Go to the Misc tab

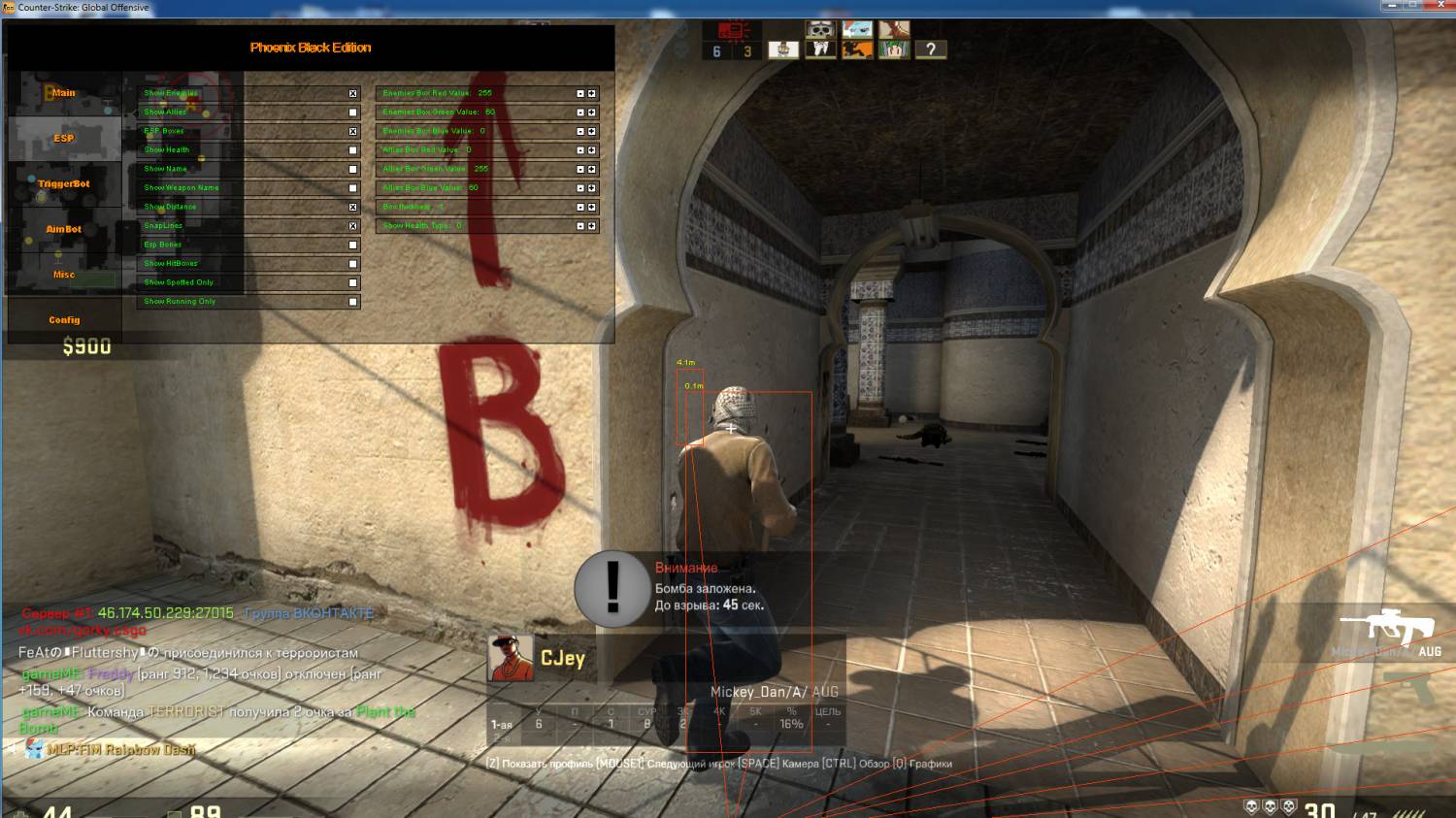pyautogui.click(x=64, y=275)
